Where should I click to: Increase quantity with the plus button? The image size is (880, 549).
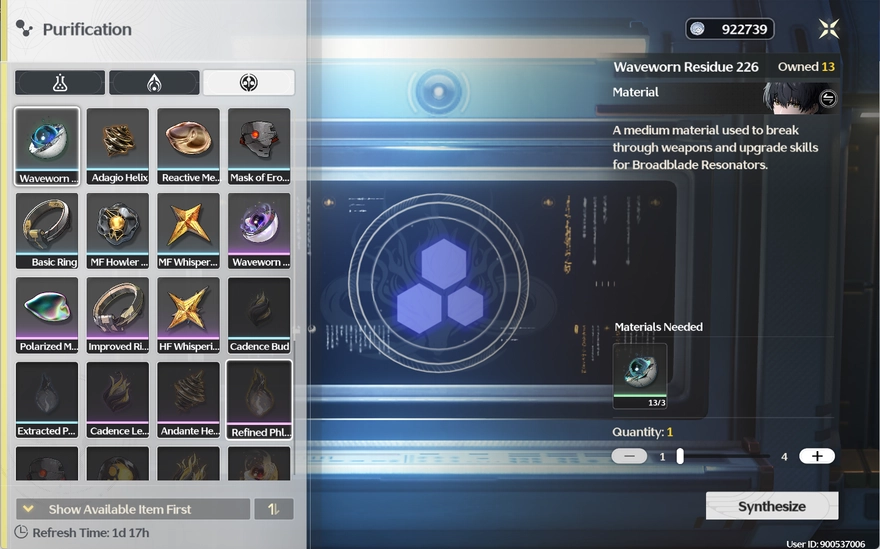click(x=817, y=456)
